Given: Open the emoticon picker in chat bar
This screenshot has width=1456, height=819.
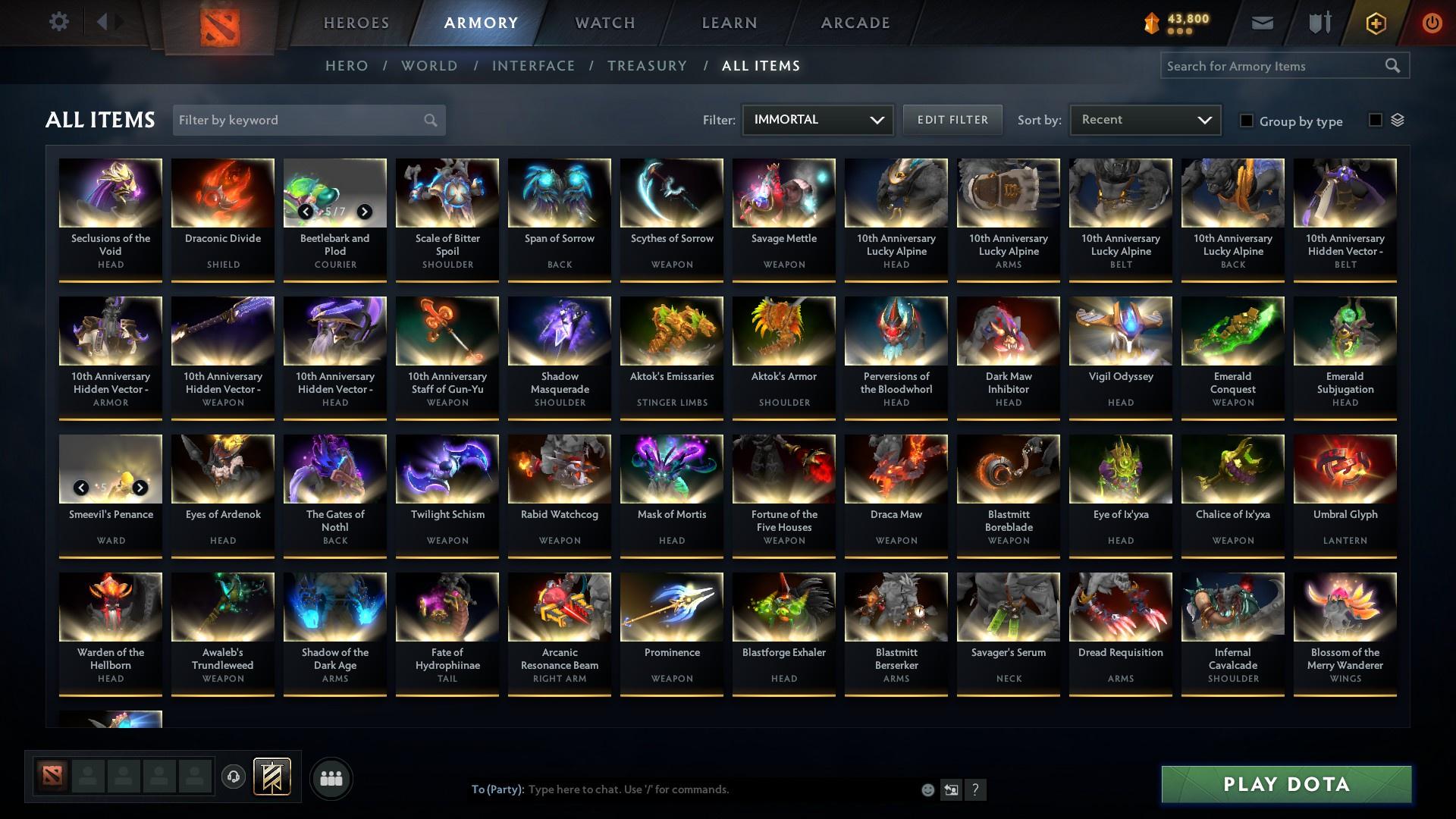Looking at the screenshot, I should coord(927,789).
